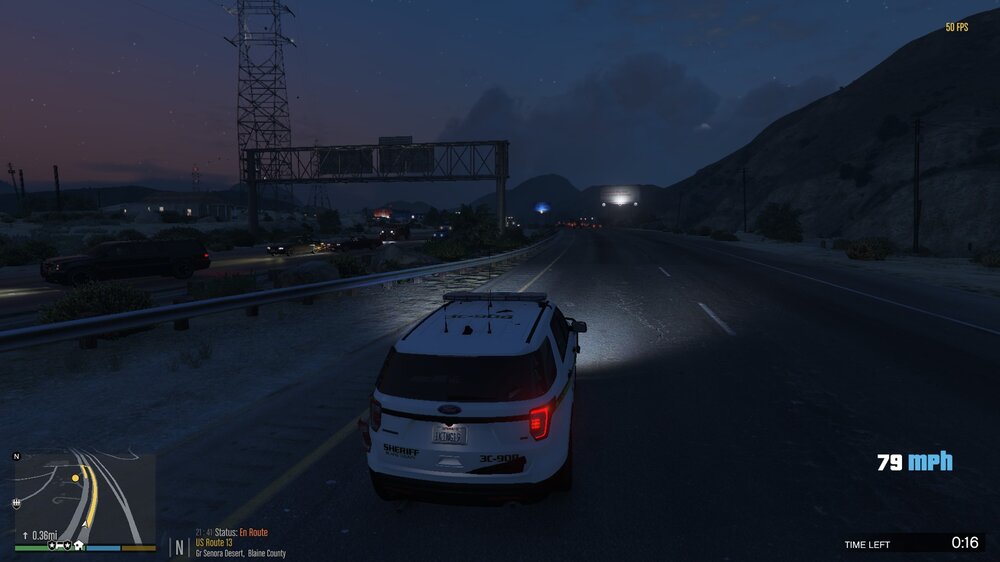Click the white player arrow on minimap

point(83,523)
